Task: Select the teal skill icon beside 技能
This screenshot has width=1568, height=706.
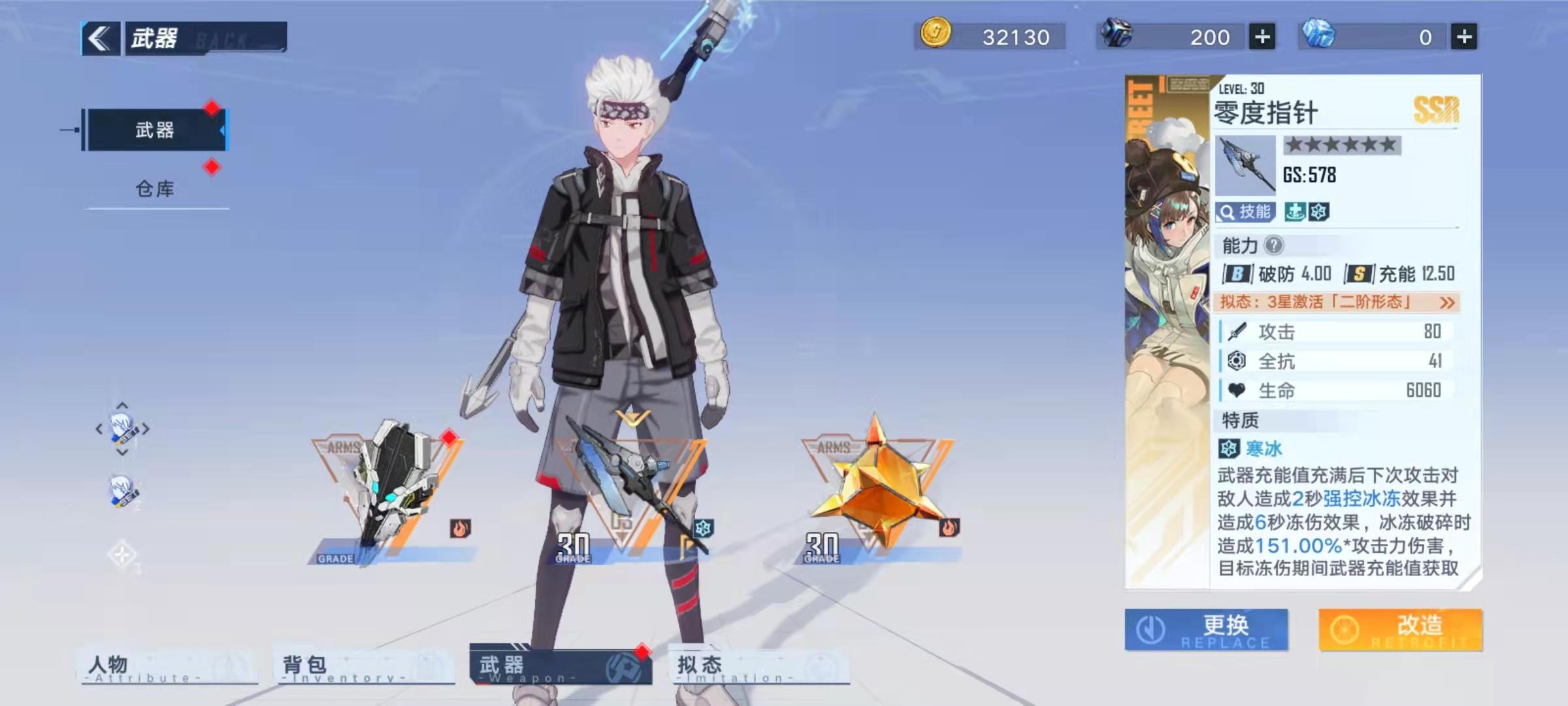Action: point(1294,210)
